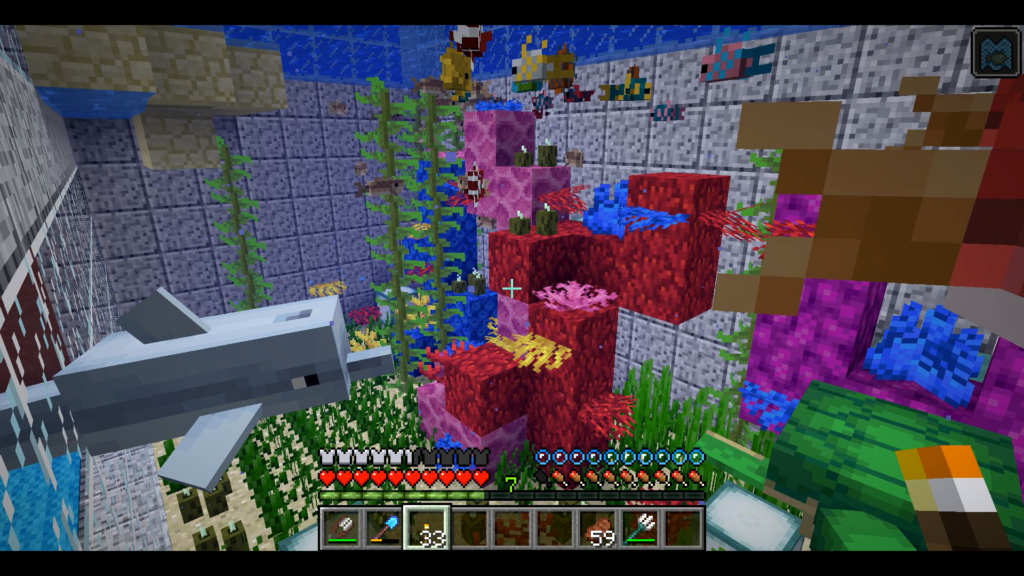
Task: Click the Conduit Power status effect icon
Action: pos(995,53)
